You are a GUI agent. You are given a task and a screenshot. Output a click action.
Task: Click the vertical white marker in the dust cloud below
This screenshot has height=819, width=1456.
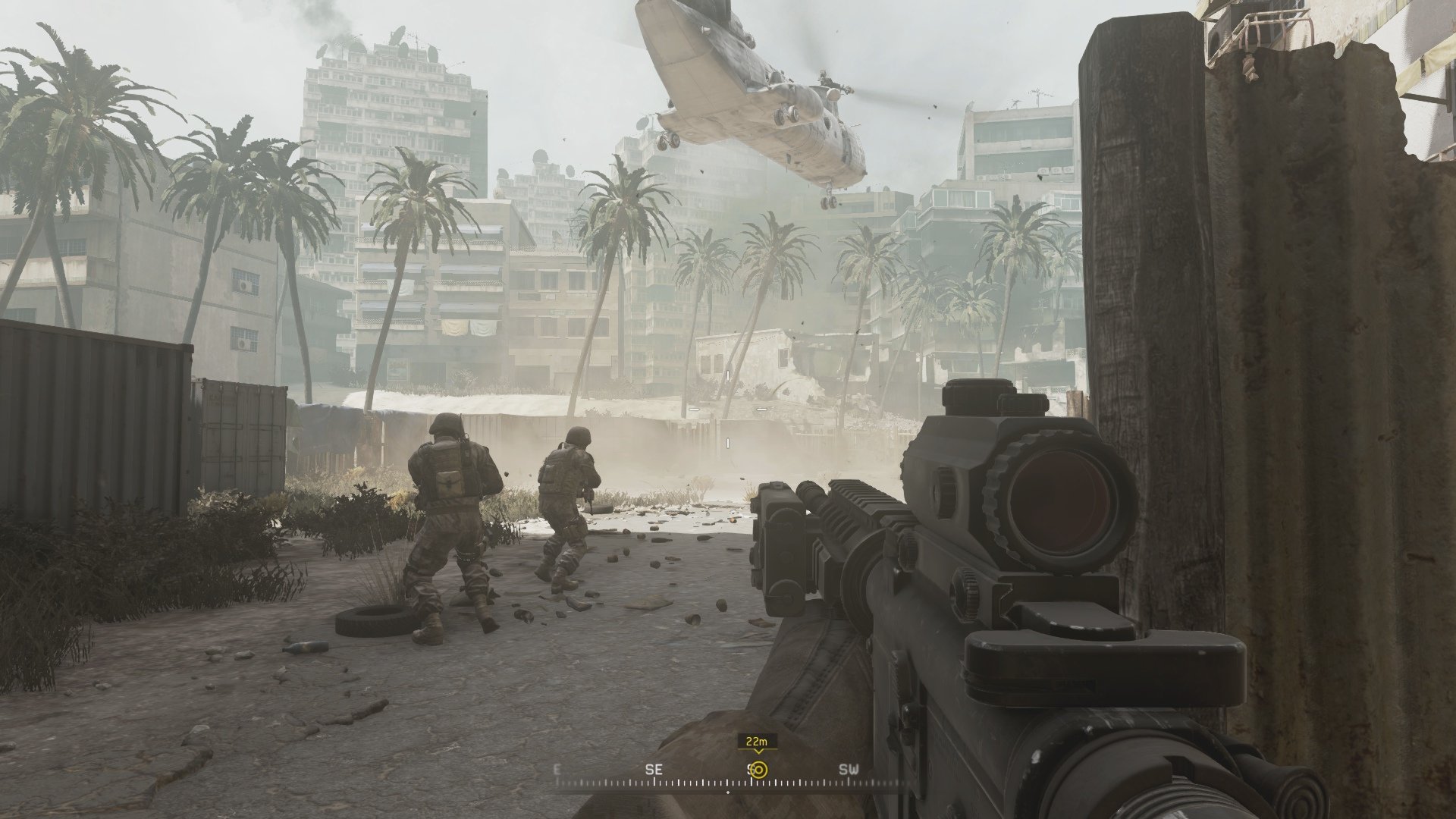pos(728,443)
